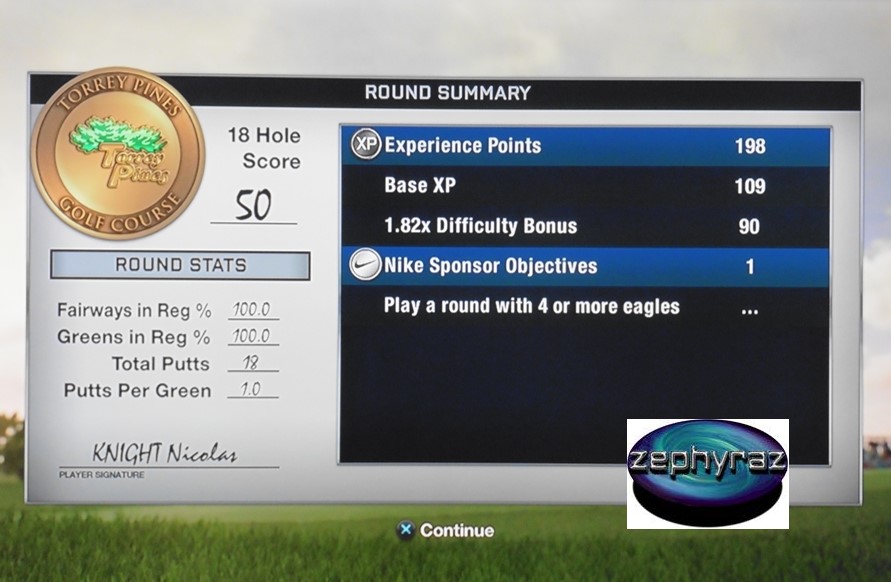This screenshot has width=891, height=582.
Task: Click the Continue label below the summary
Action: pos(456,531)
